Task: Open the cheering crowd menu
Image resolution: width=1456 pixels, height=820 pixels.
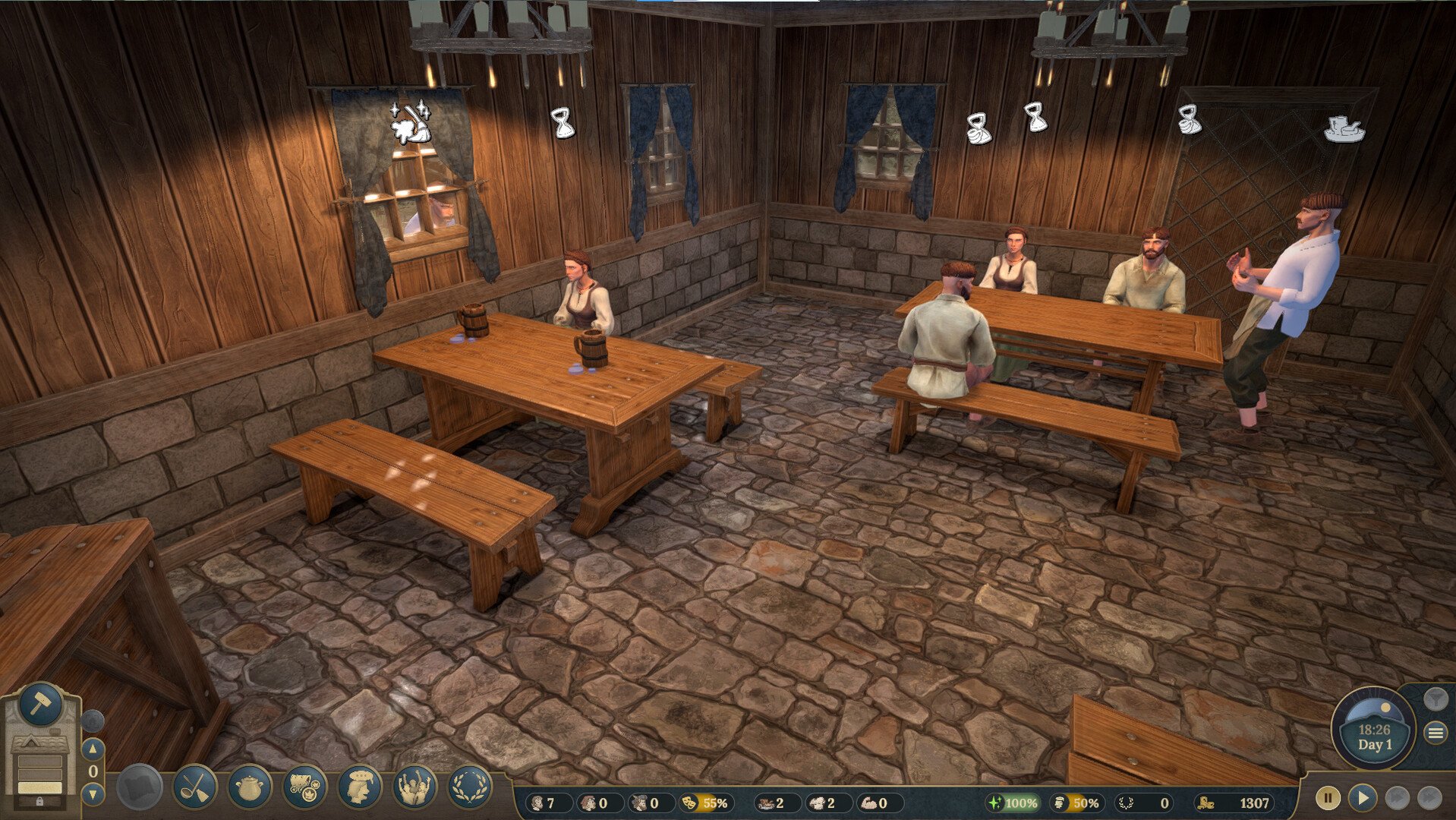Action: [414, 787]
